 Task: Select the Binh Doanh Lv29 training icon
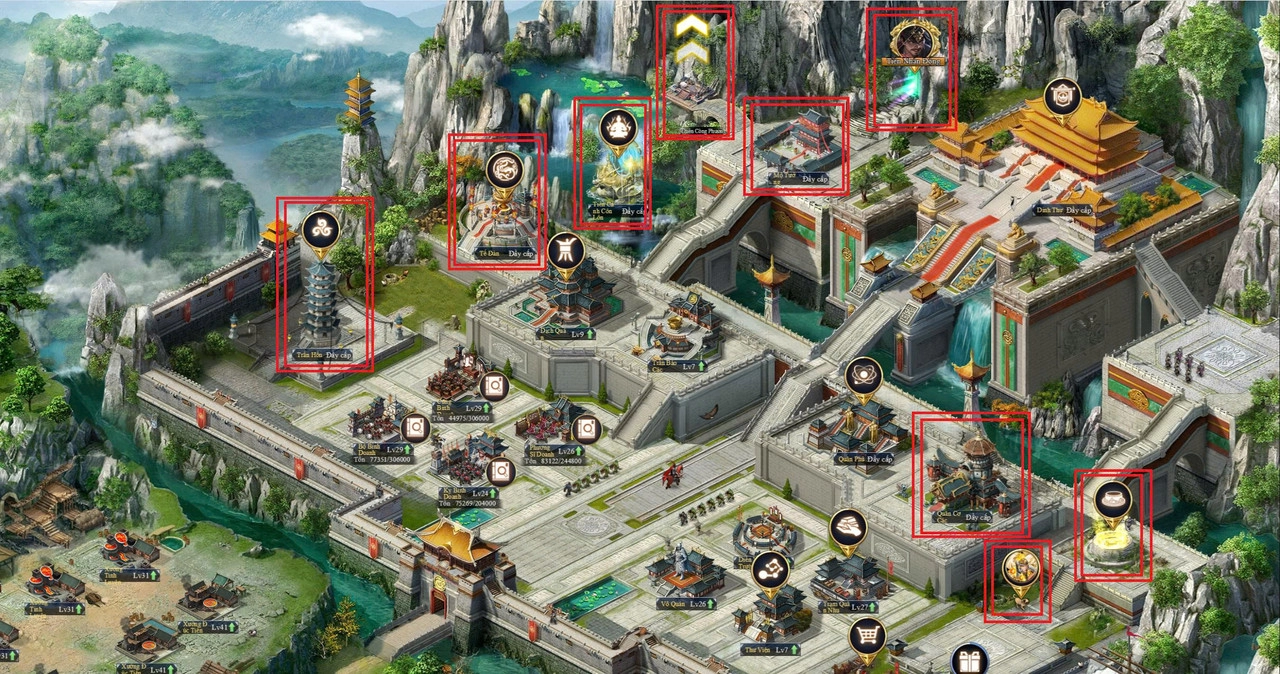point(494,386)
